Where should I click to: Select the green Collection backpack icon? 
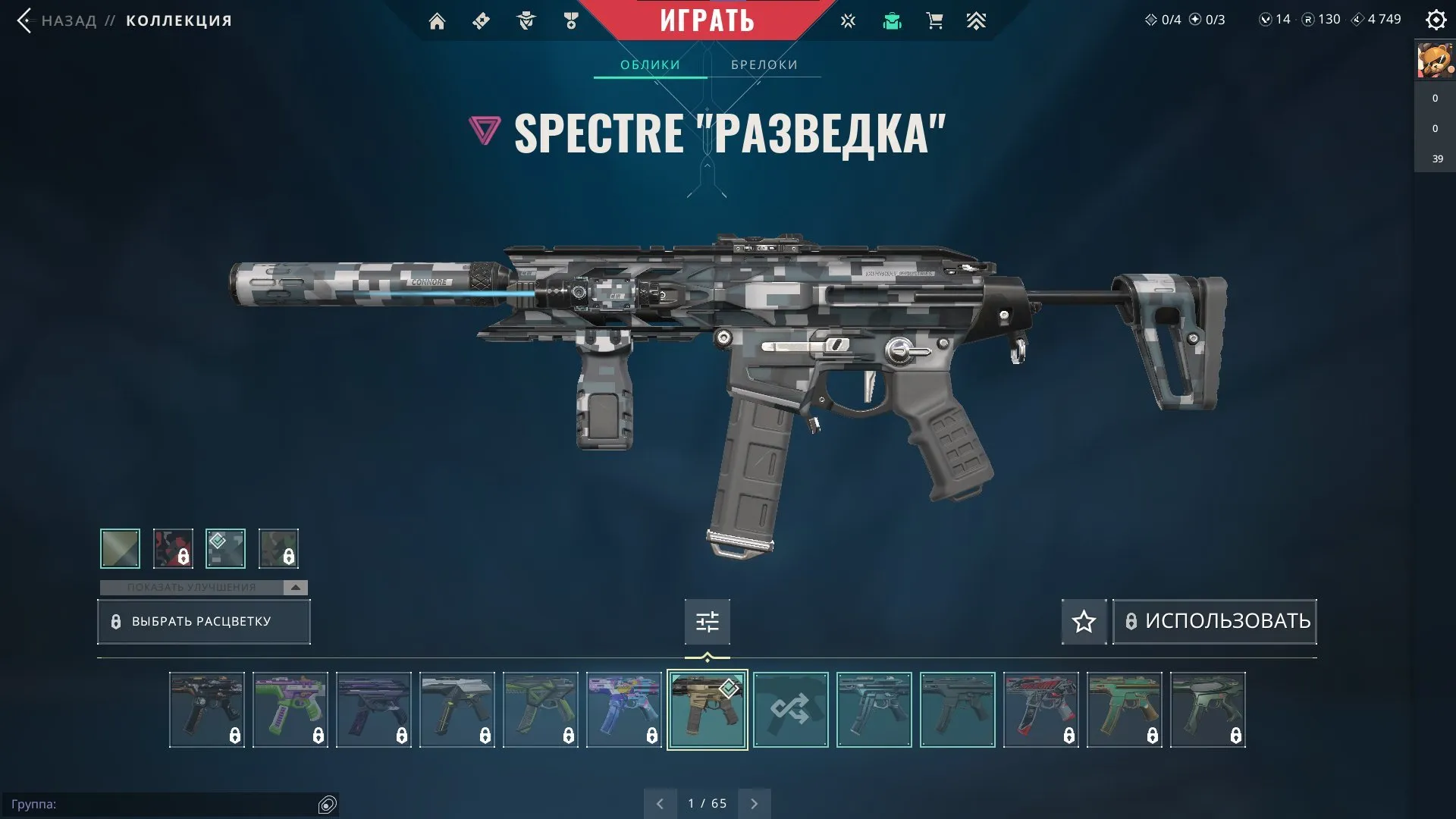click(x=892, y=20)
